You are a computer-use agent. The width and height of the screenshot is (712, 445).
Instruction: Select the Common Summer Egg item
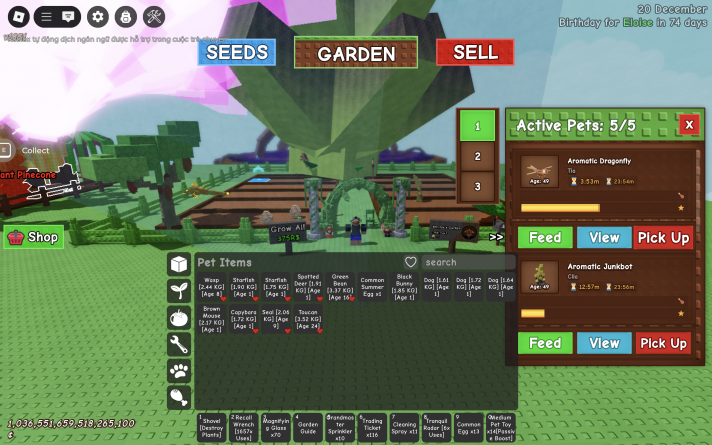tap(372, 288)
